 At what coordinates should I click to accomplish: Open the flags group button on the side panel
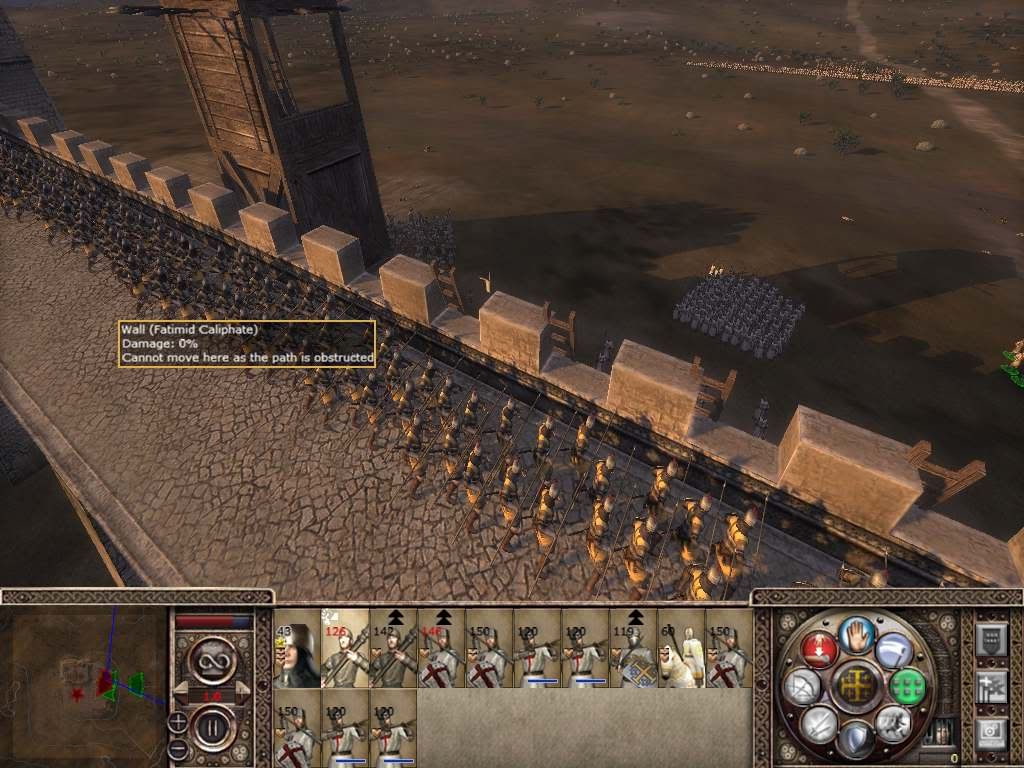point(991,686)
